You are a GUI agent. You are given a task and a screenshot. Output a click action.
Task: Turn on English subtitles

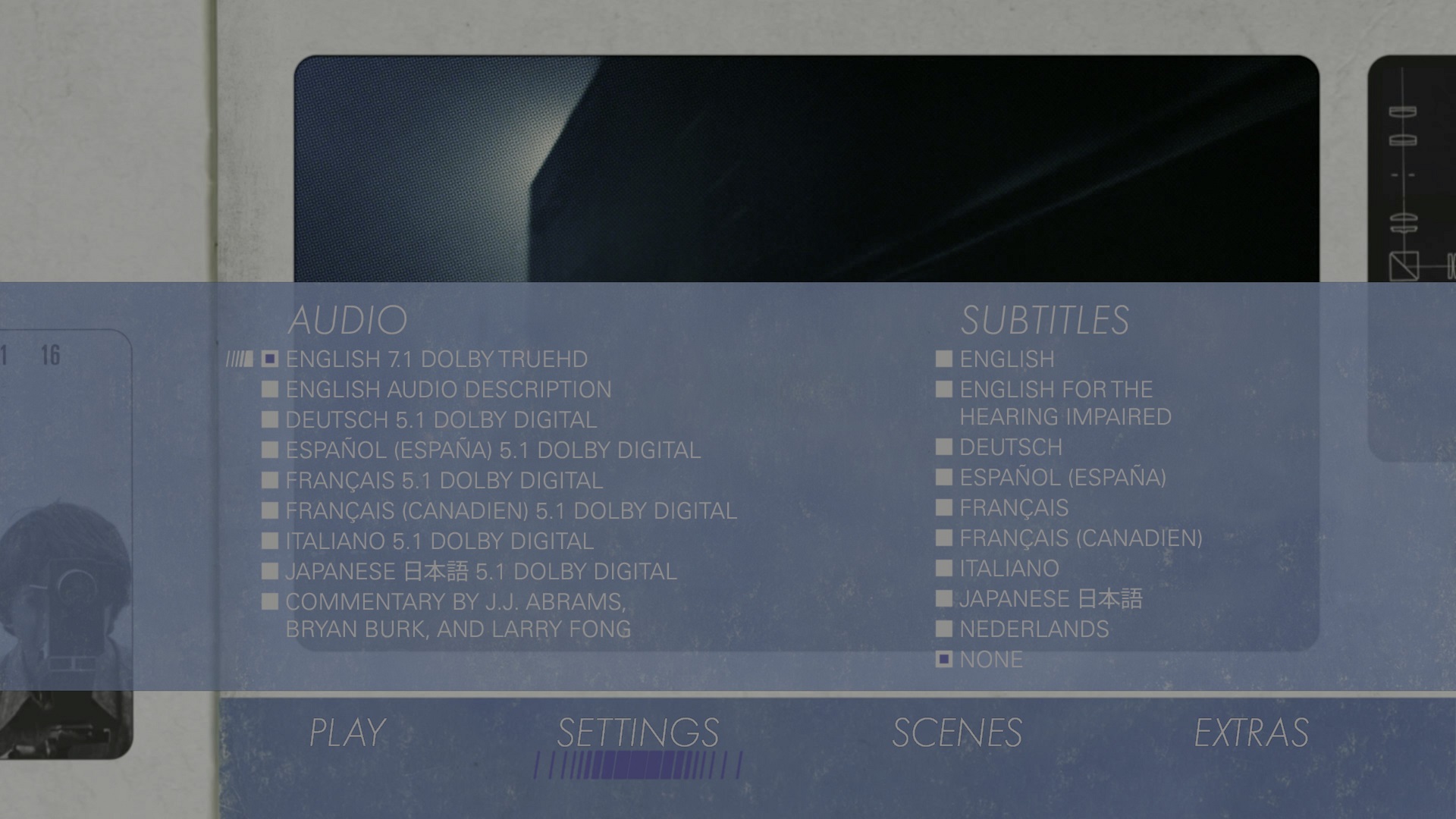(x=1006, y=359)
